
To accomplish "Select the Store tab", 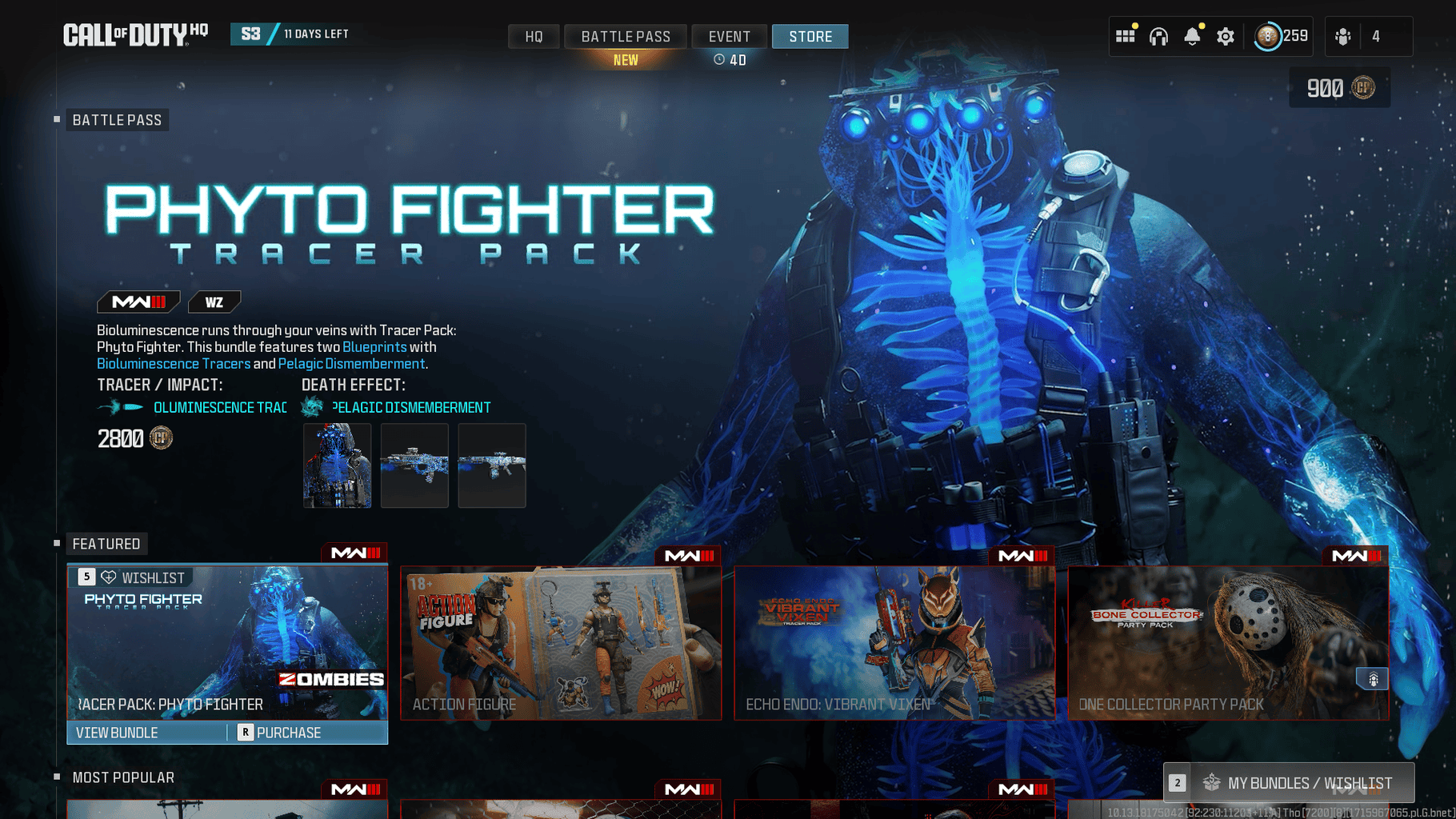I will 810,37.
